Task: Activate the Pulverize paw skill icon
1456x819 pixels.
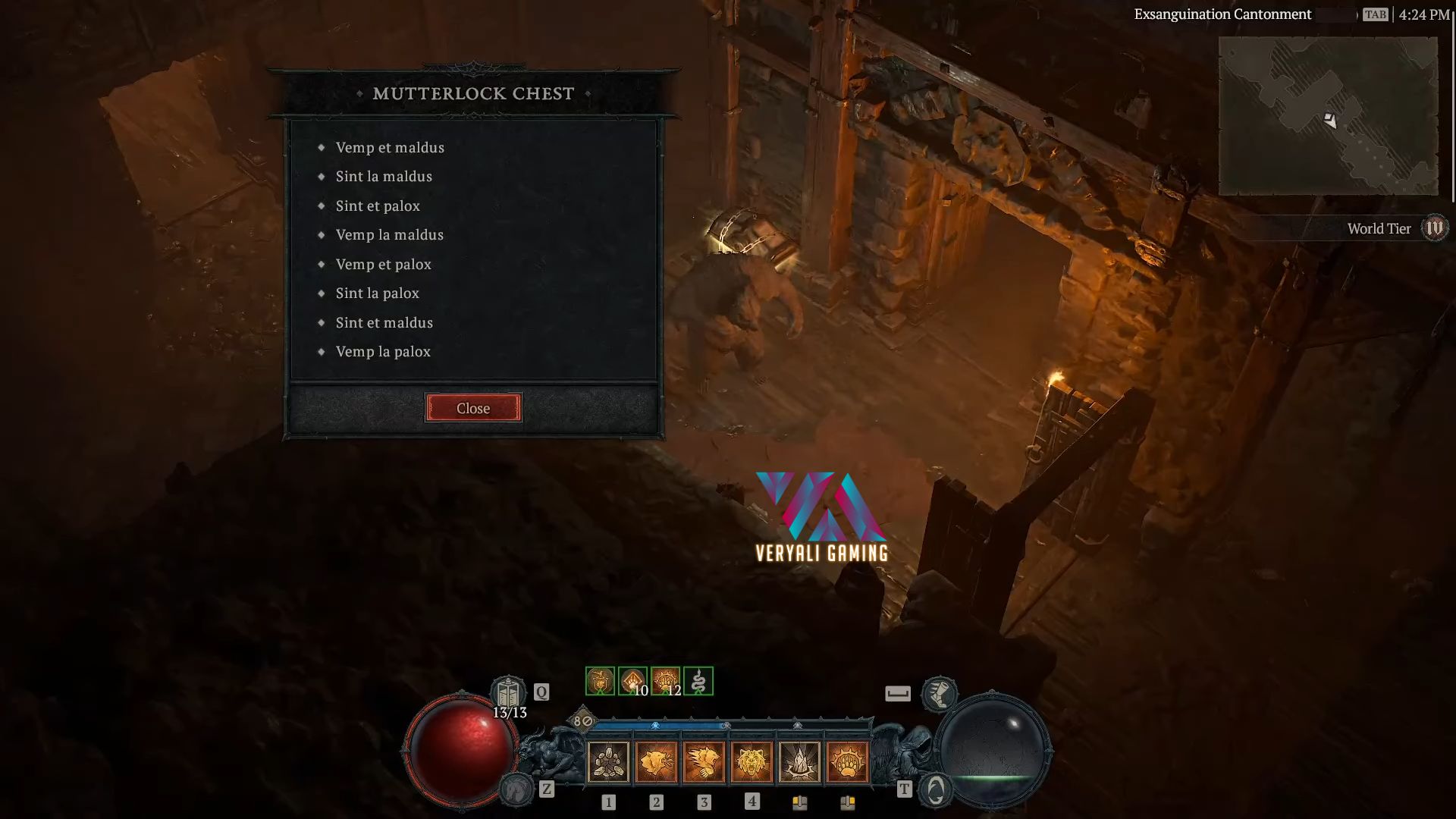Action: [x=849, y=764]
